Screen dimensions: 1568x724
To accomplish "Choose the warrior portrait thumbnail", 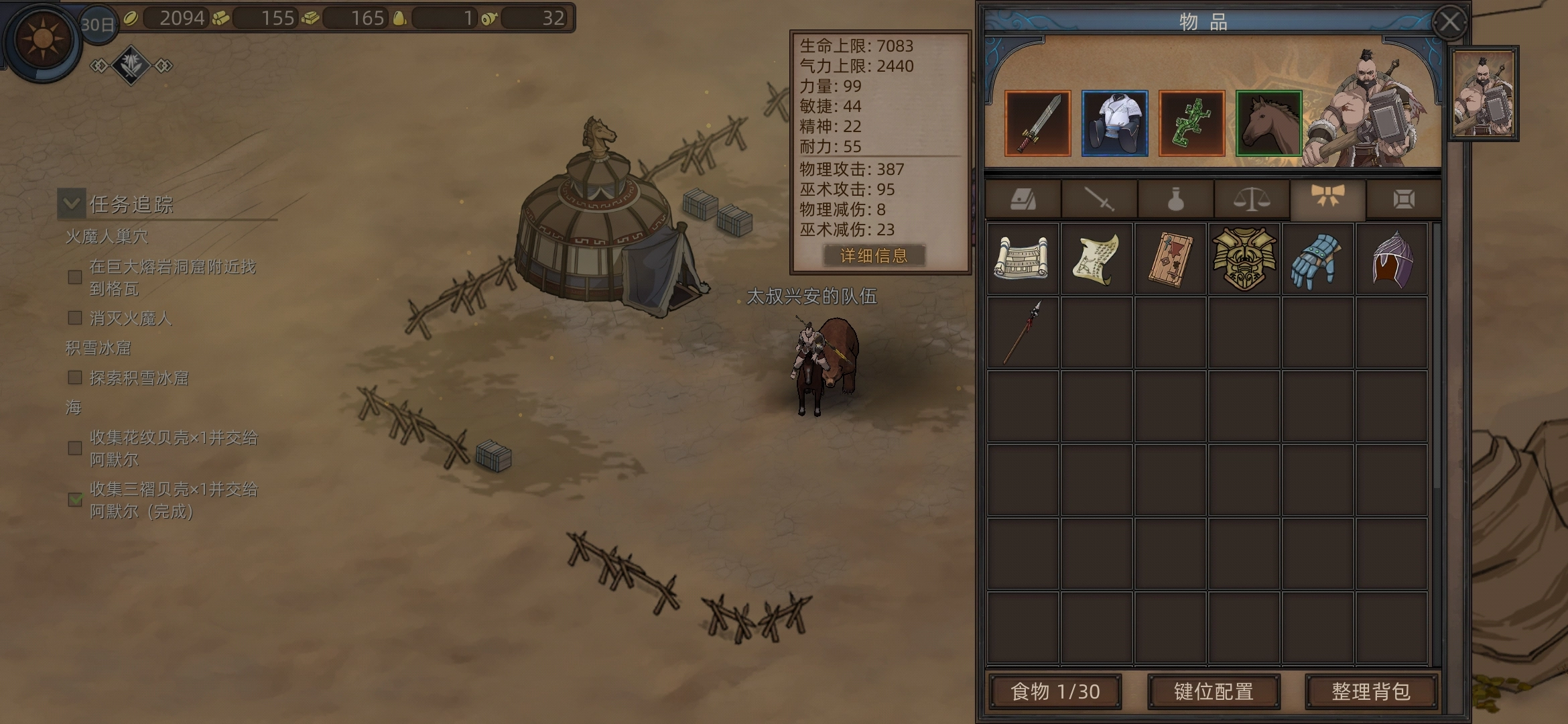I will [x=1484, y=93].
